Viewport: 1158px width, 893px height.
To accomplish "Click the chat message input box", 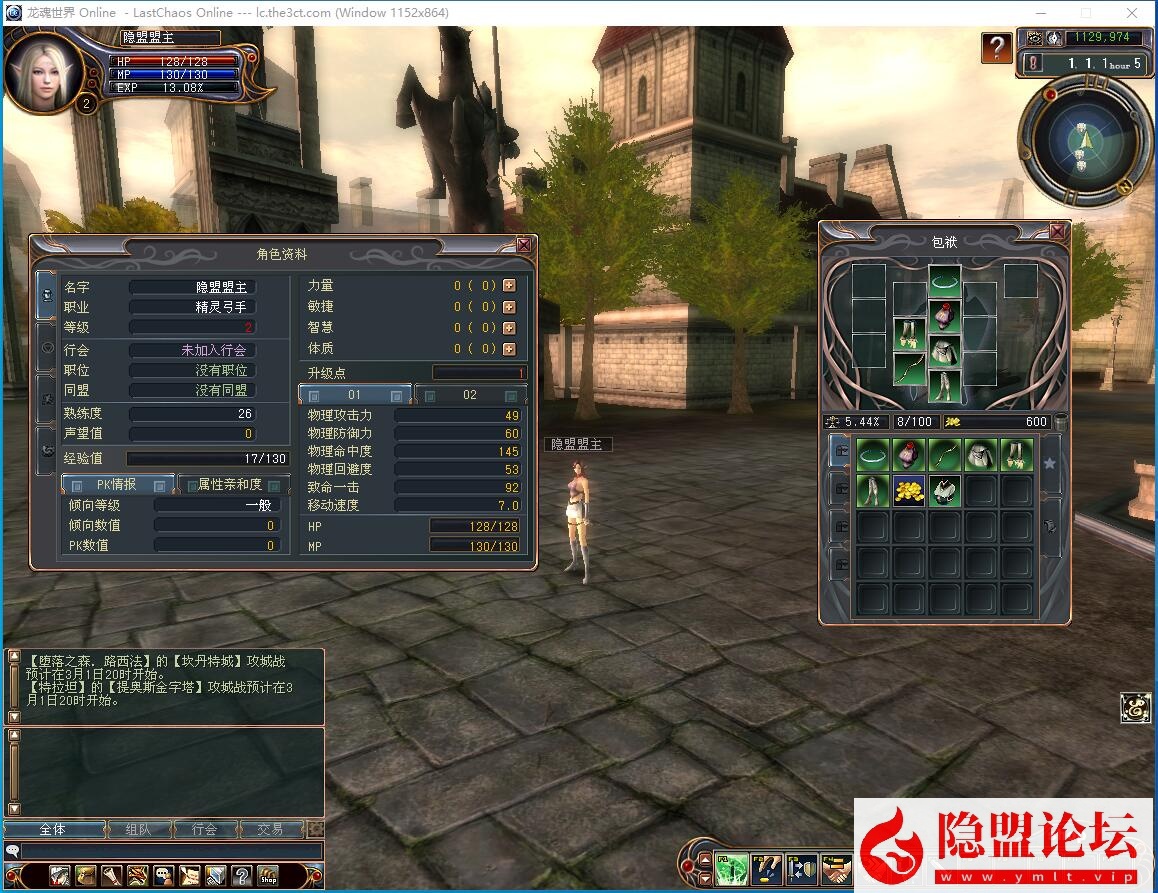I will click(x=170, y=851).
